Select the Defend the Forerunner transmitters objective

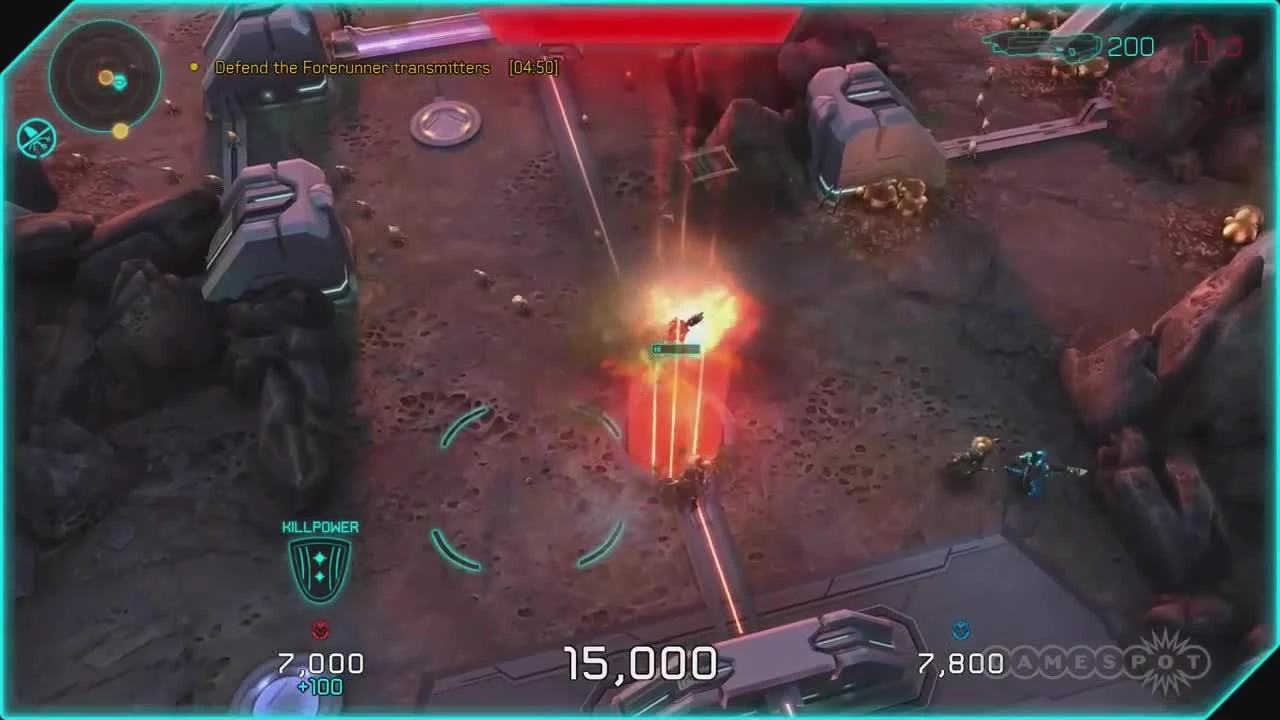point(350,68)
